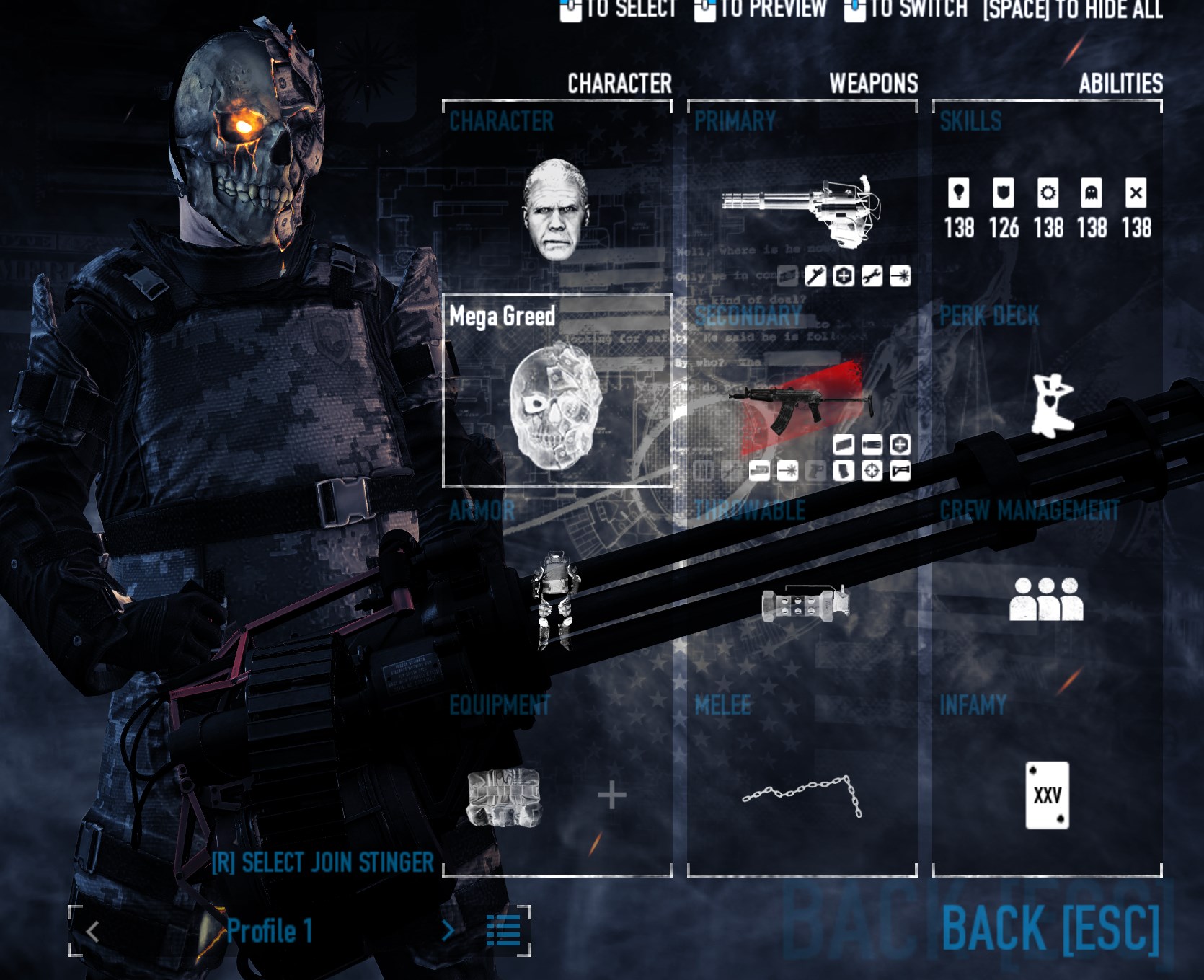
Task: Select the character face portrait slot
Action: point(556,209)
